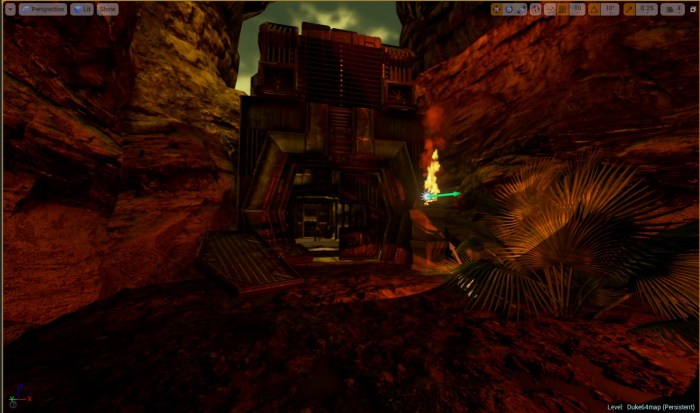Toggle surface snapping button

coord(549,9)
